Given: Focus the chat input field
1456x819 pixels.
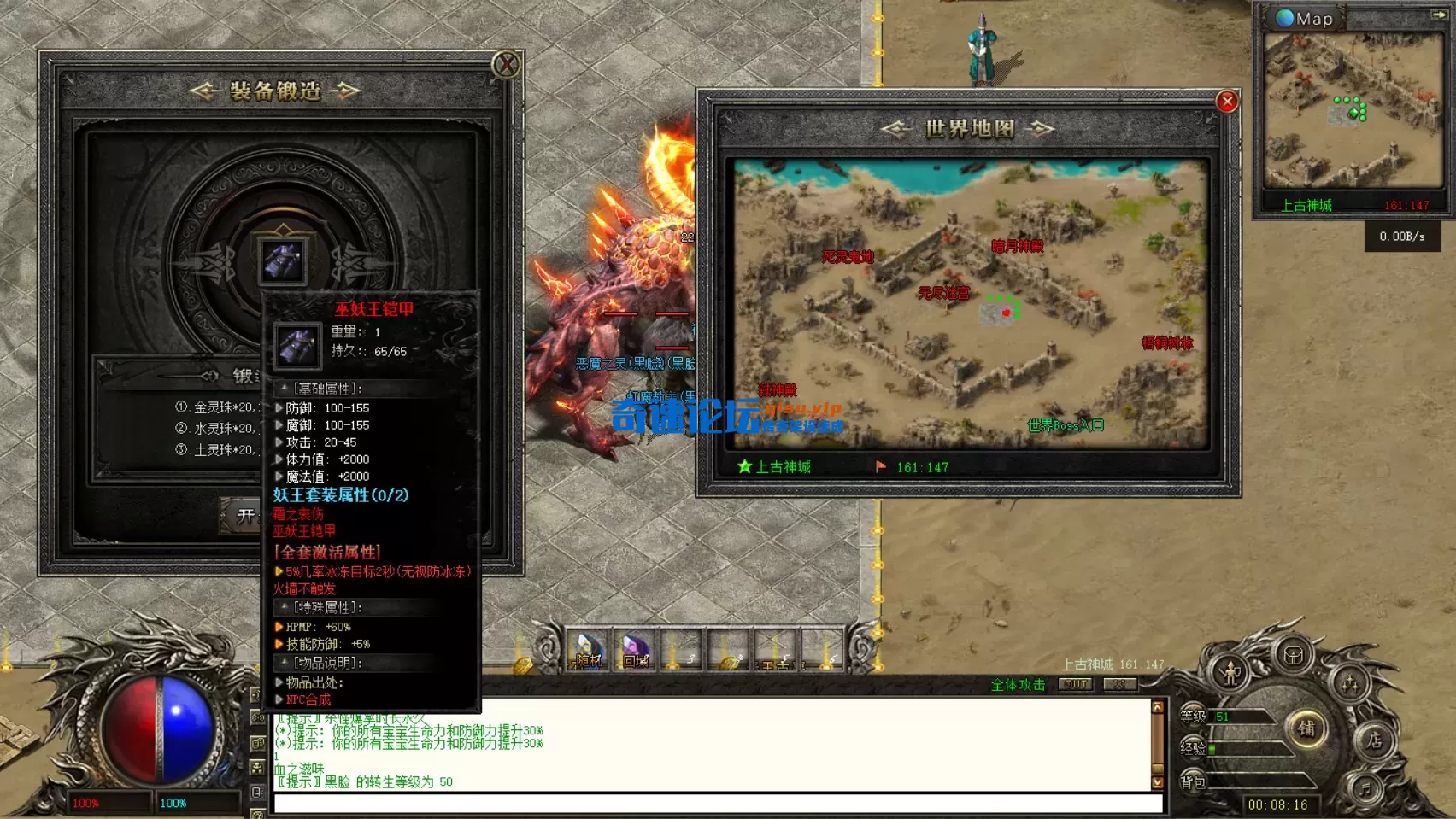Looking at the screenshot, I should (x=718, y=803).
